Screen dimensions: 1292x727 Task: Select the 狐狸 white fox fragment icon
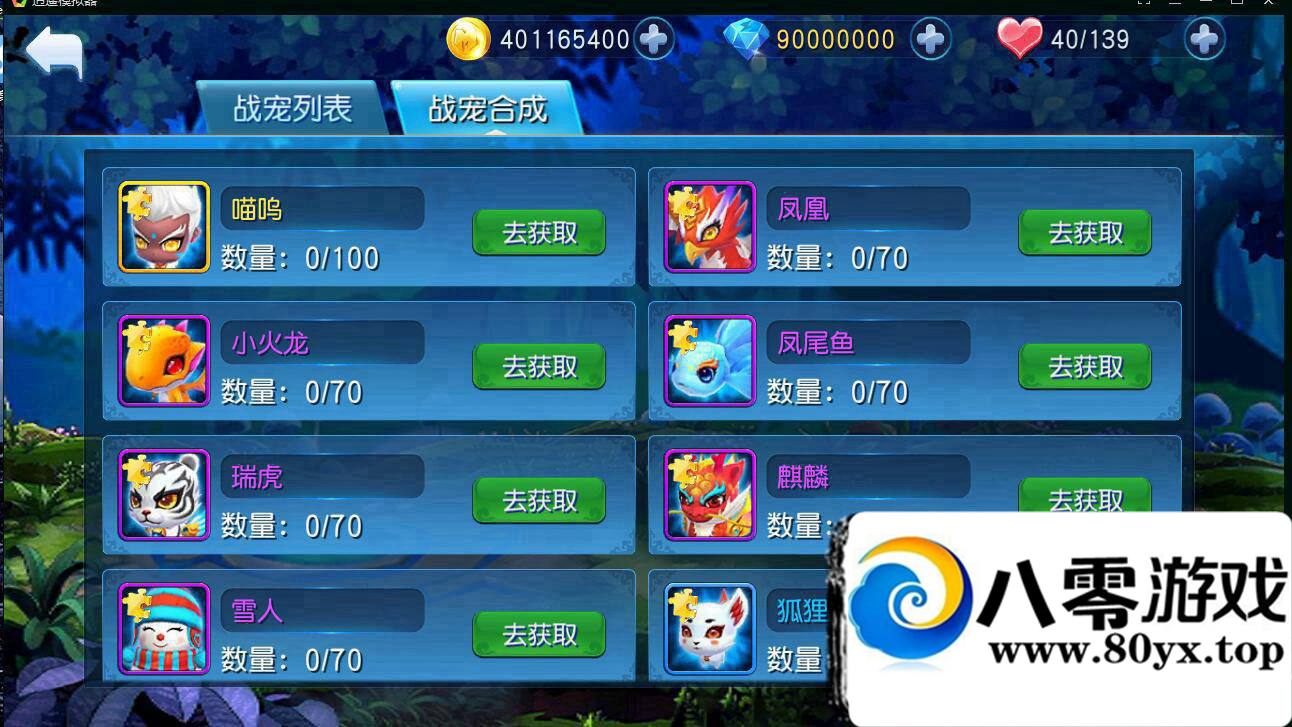coord(710,629)
